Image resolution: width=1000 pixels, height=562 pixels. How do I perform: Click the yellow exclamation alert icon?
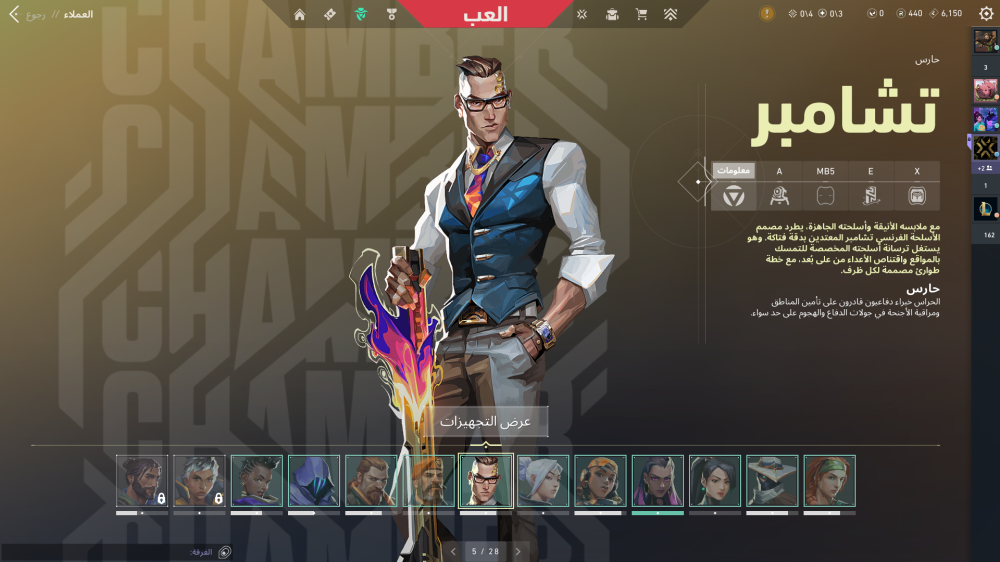pos(767,14)
